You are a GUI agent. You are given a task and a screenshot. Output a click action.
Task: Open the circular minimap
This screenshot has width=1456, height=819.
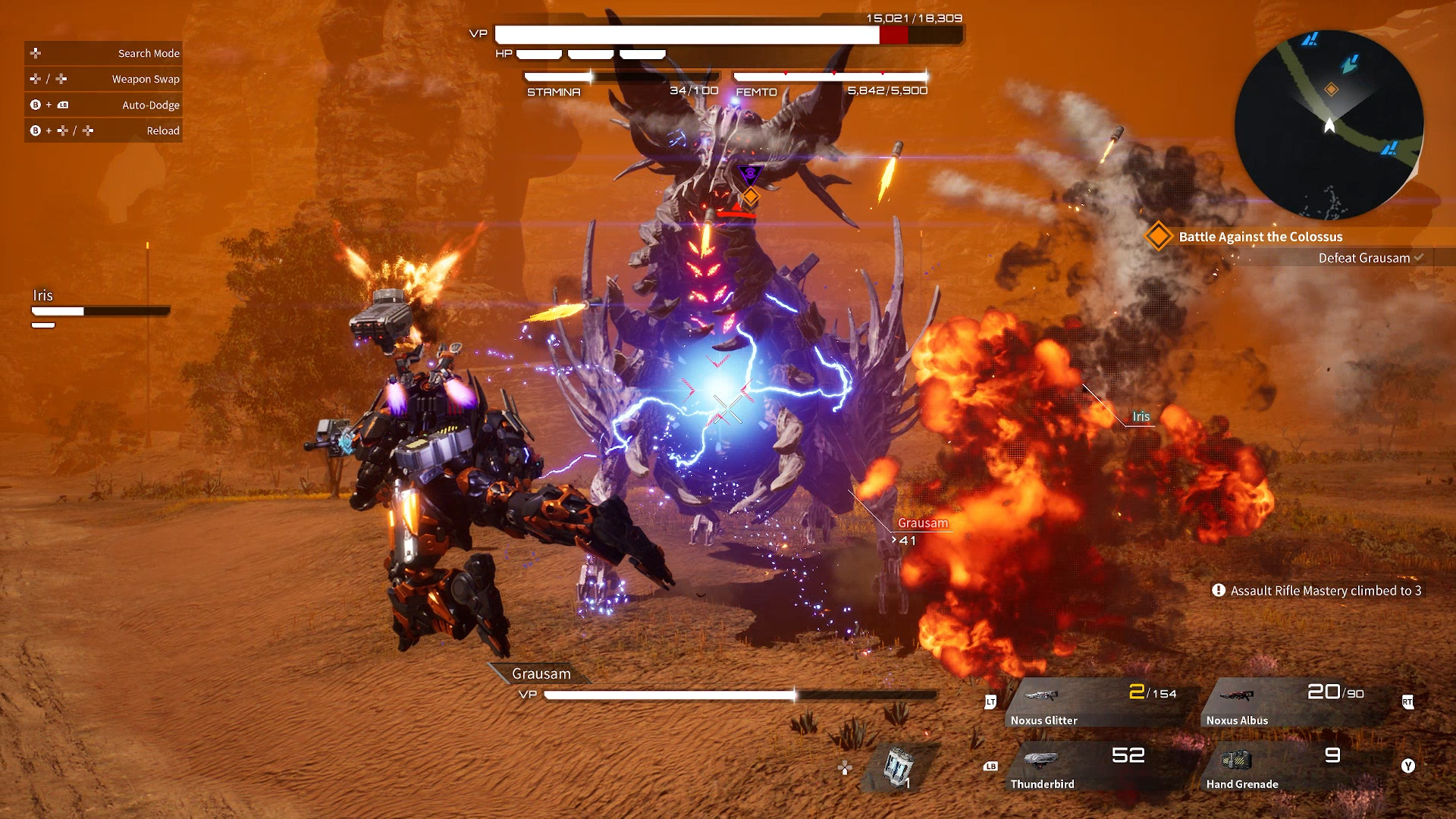(x=1329, y=125)
